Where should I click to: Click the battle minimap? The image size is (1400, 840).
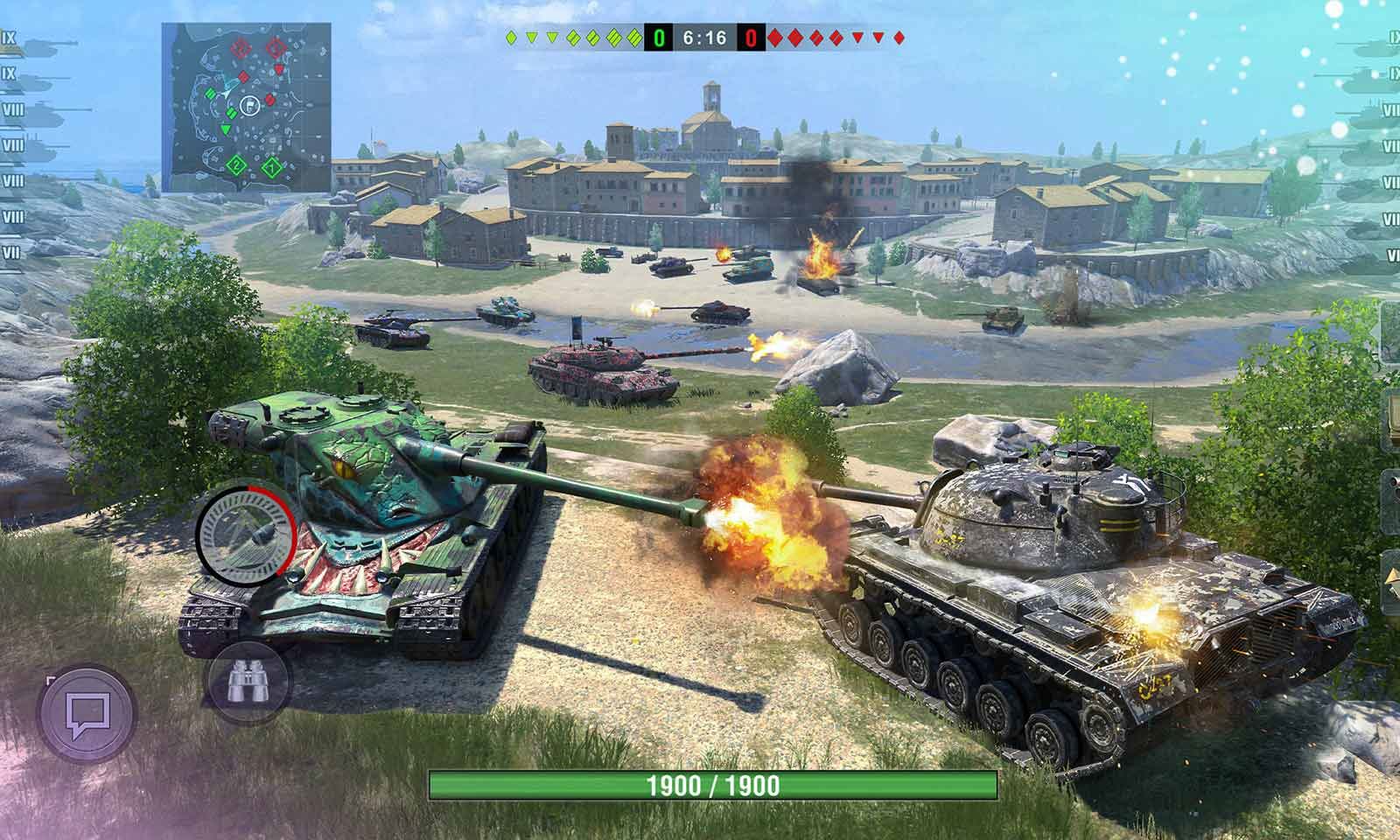click(246, 107)
